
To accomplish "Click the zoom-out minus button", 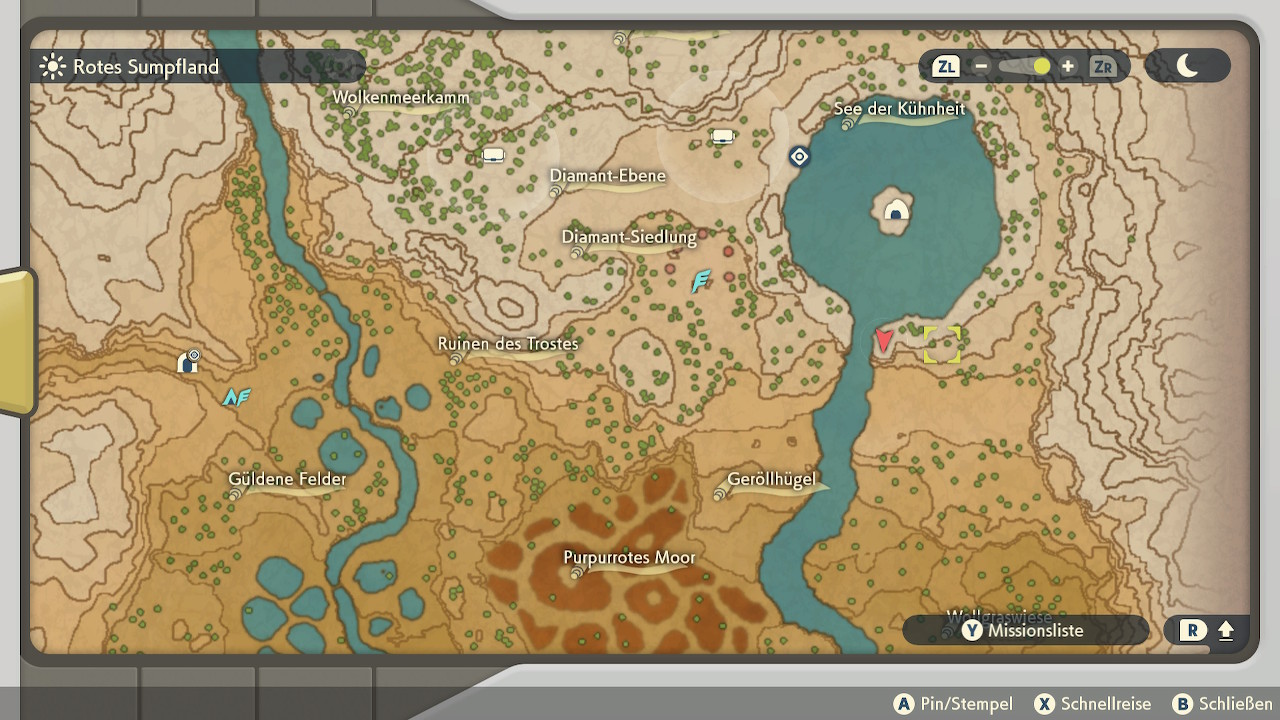I will coord(981,66).
